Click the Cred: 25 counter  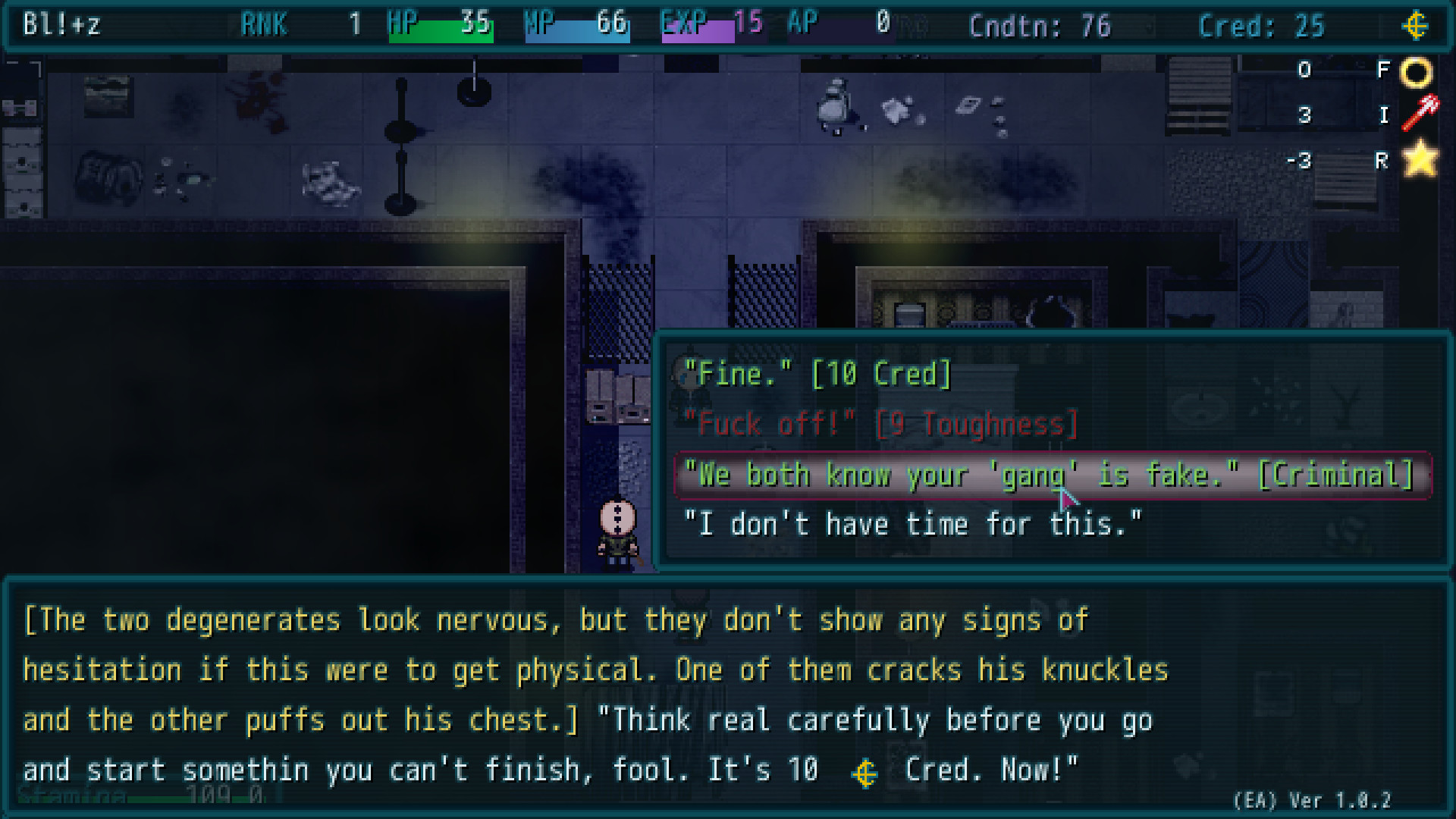[1261, 25]
